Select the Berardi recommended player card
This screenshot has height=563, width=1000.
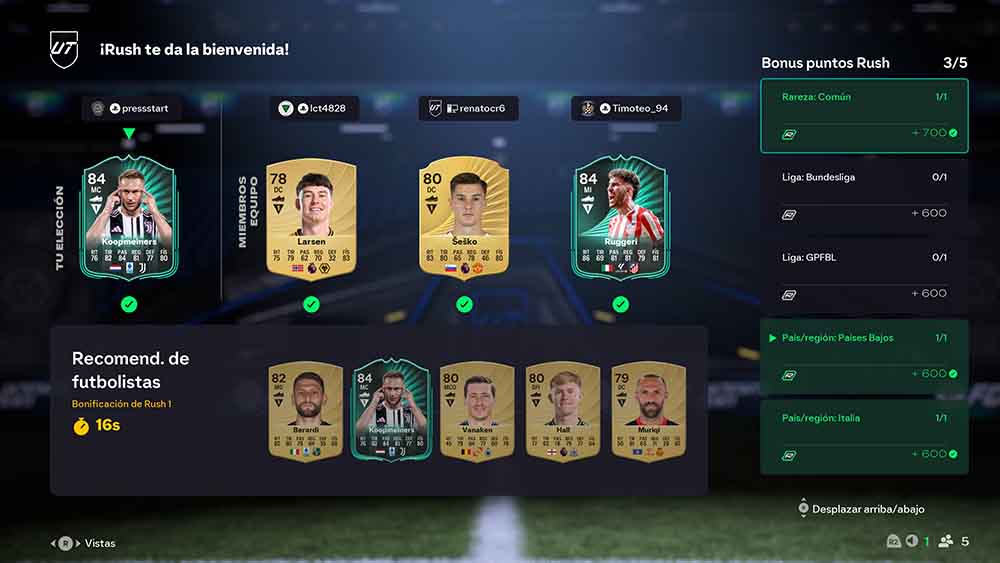306,411
